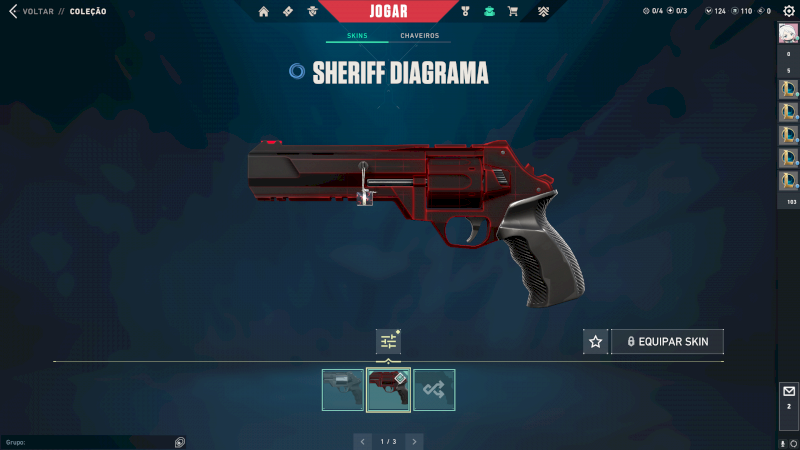Open the store shopping cart icon
800x450 pixels.
coord(513,12)
